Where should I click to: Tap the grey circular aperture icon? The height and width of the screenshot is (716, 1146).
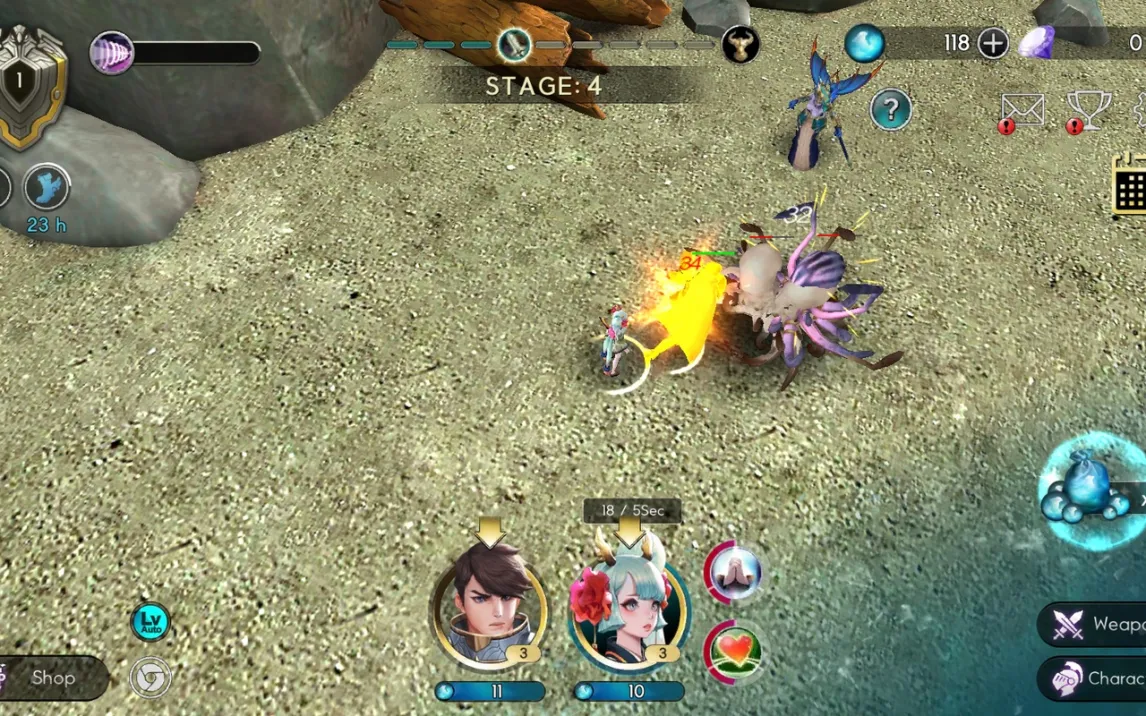coord(150,677)
